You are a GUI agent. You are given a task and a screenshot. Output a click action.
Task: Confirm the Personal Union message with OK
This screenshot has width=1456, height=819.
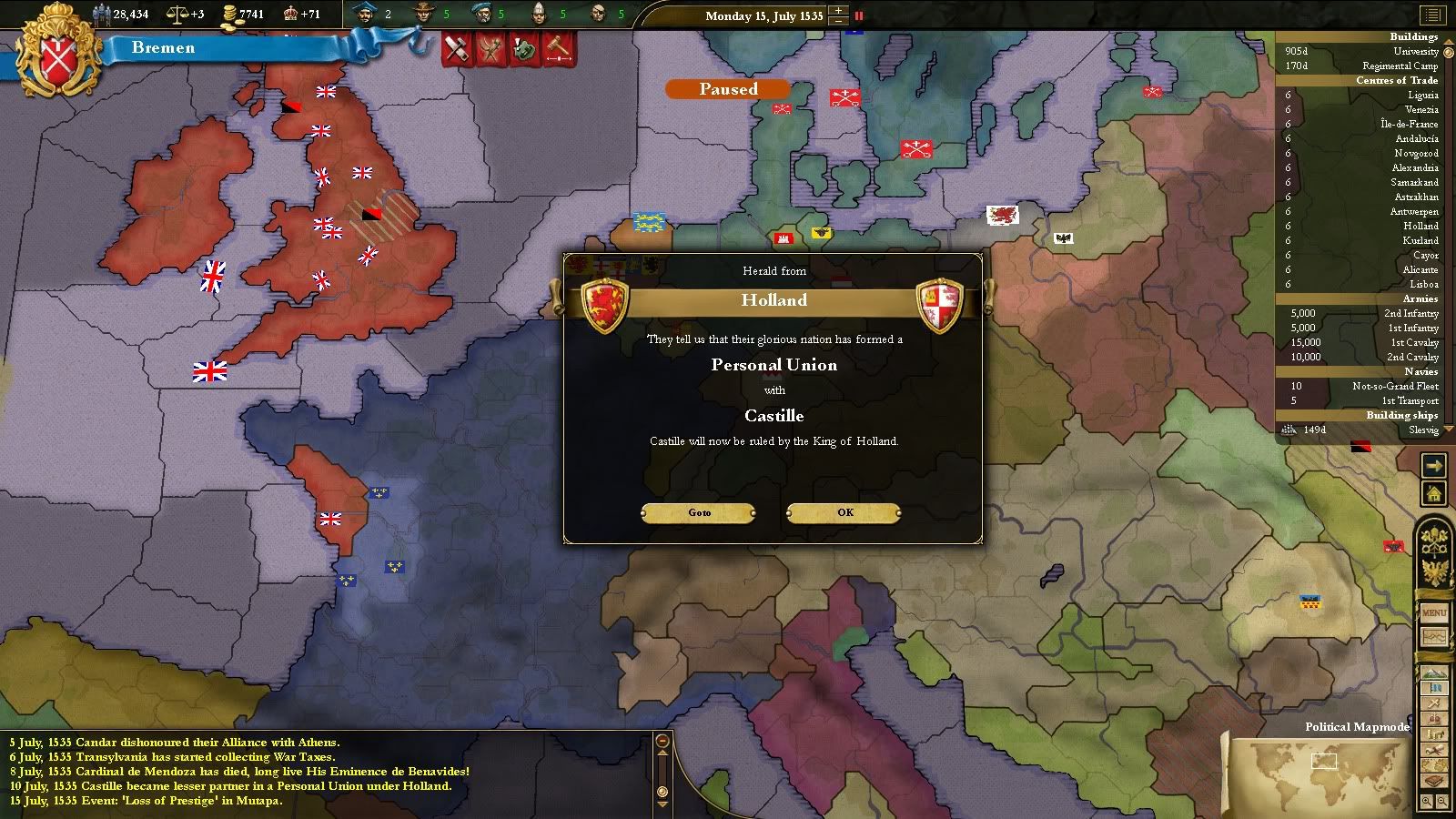(x=844, y=513)
